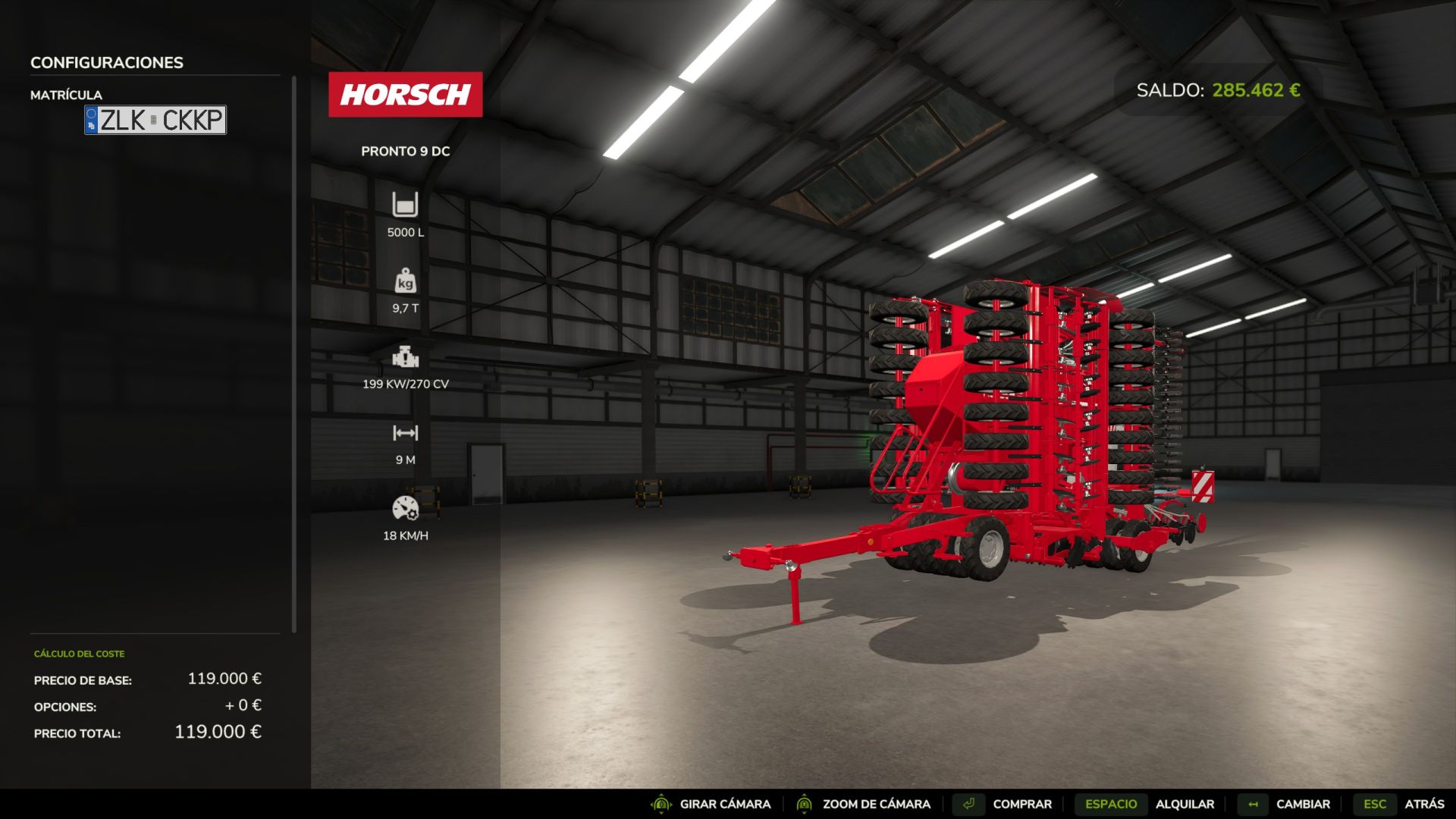Image resolution: width=1456 pixels, height=819 pixels.
Task: Click the HORSCH brand logo
Action: [x=406, y=94]
